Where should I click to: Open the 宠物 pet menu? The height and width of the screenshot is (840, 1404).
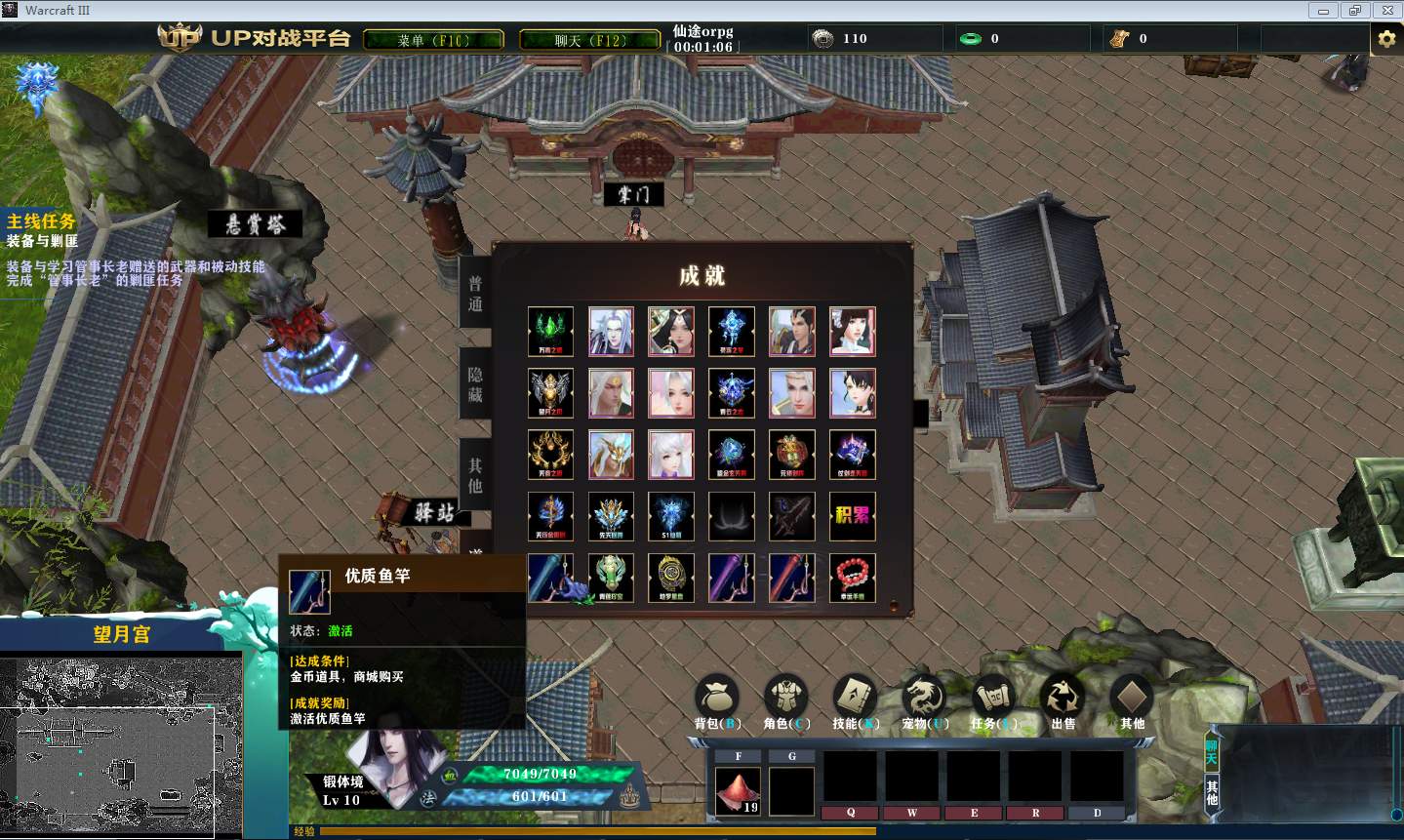[923, 700]
